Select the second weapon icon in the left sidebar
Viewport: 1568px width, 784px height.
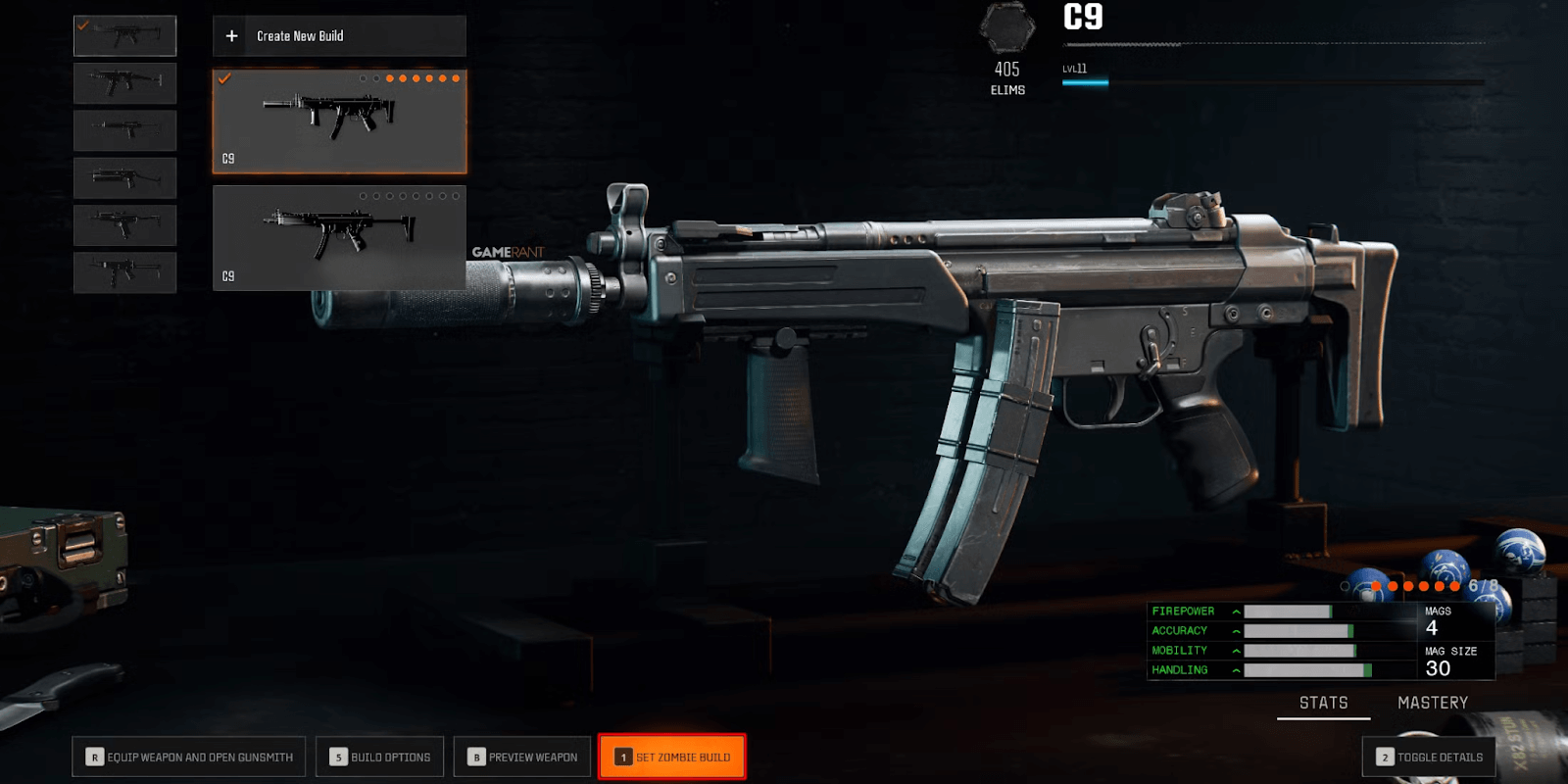coord(124,83)
